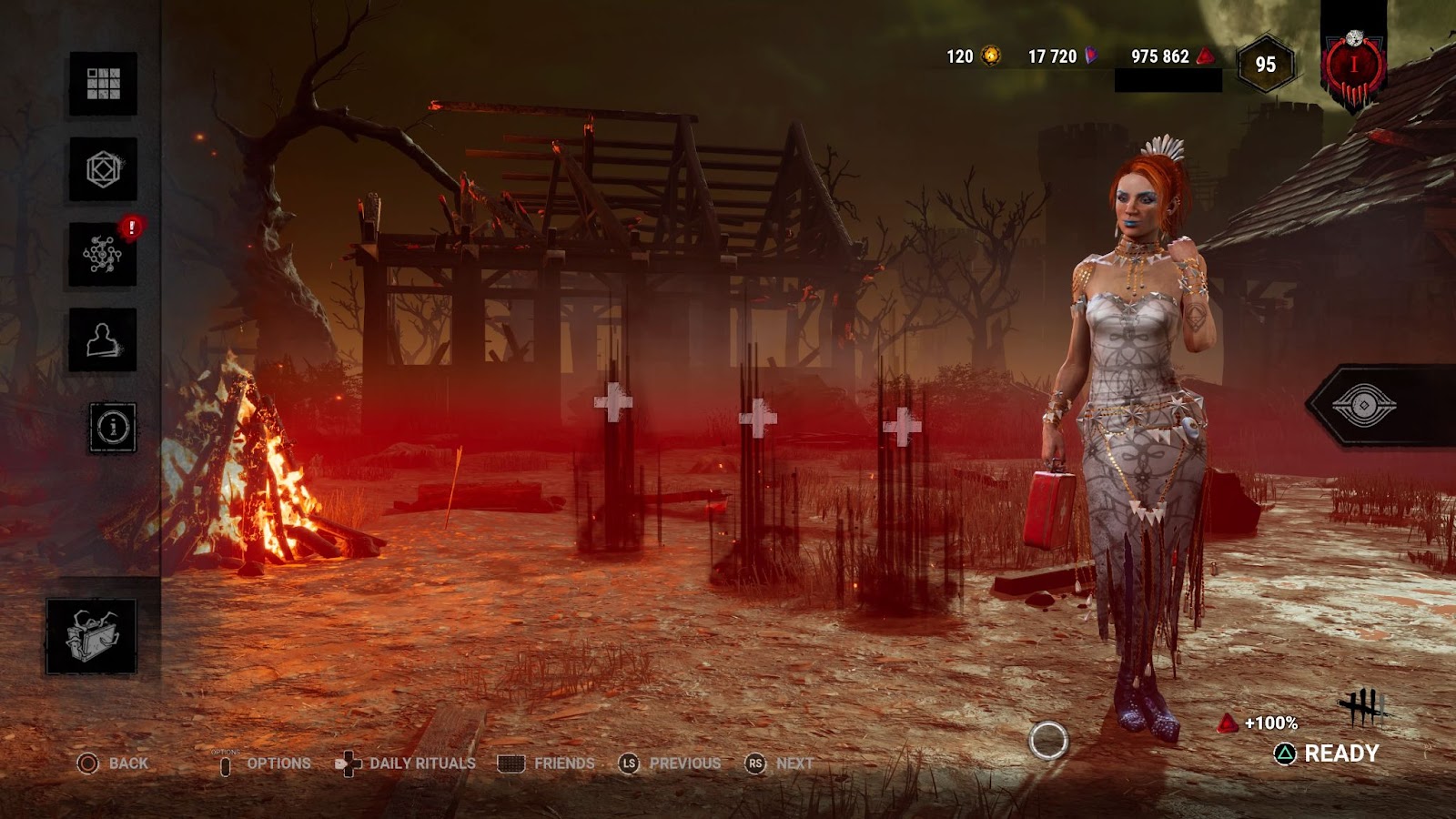Open the archives chest icon
This screenshot has width=1456, height=819.
(x=91, y=636)
